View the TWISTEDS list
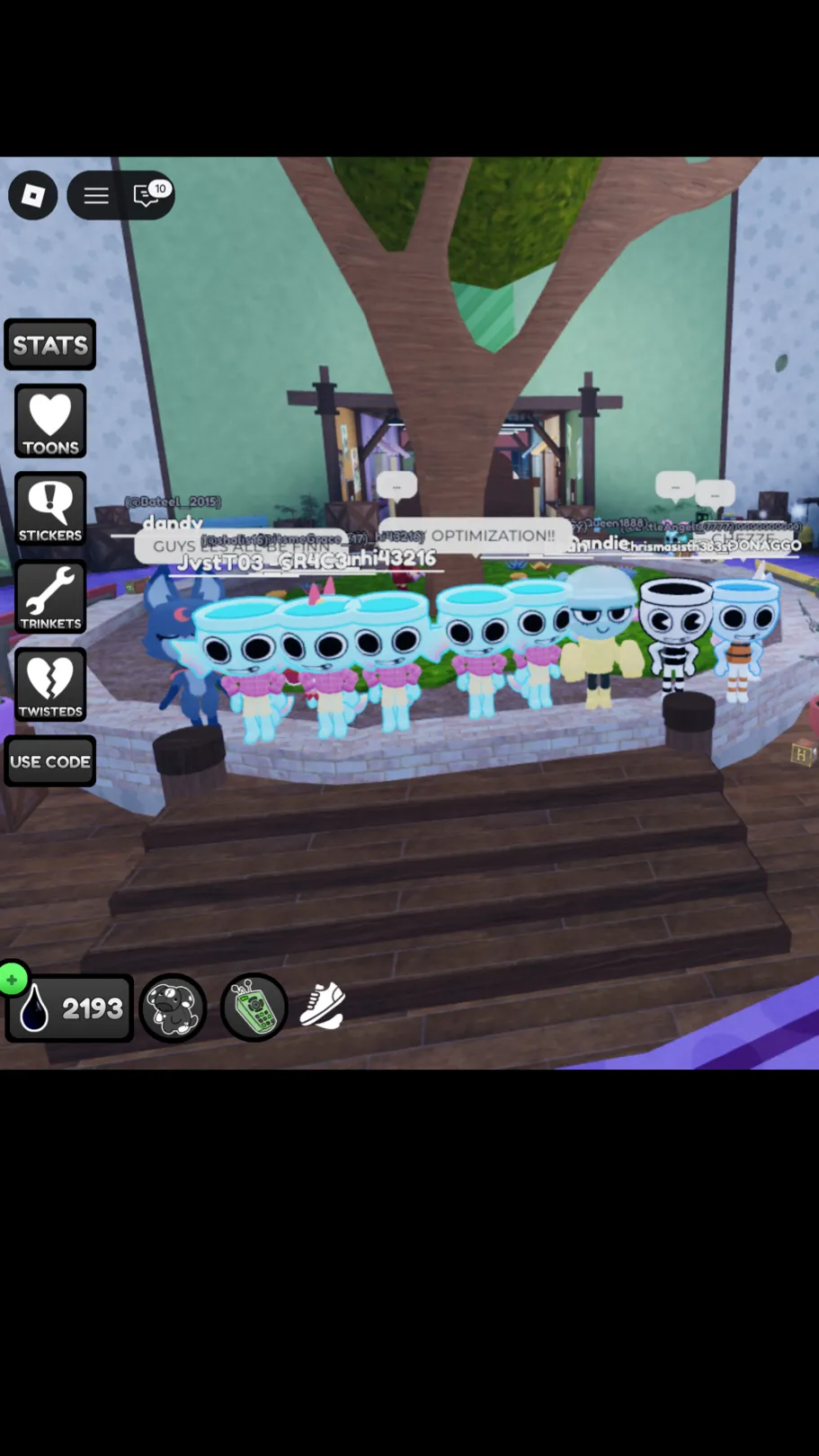The image size is (819, 1456). tap(50, 685)
